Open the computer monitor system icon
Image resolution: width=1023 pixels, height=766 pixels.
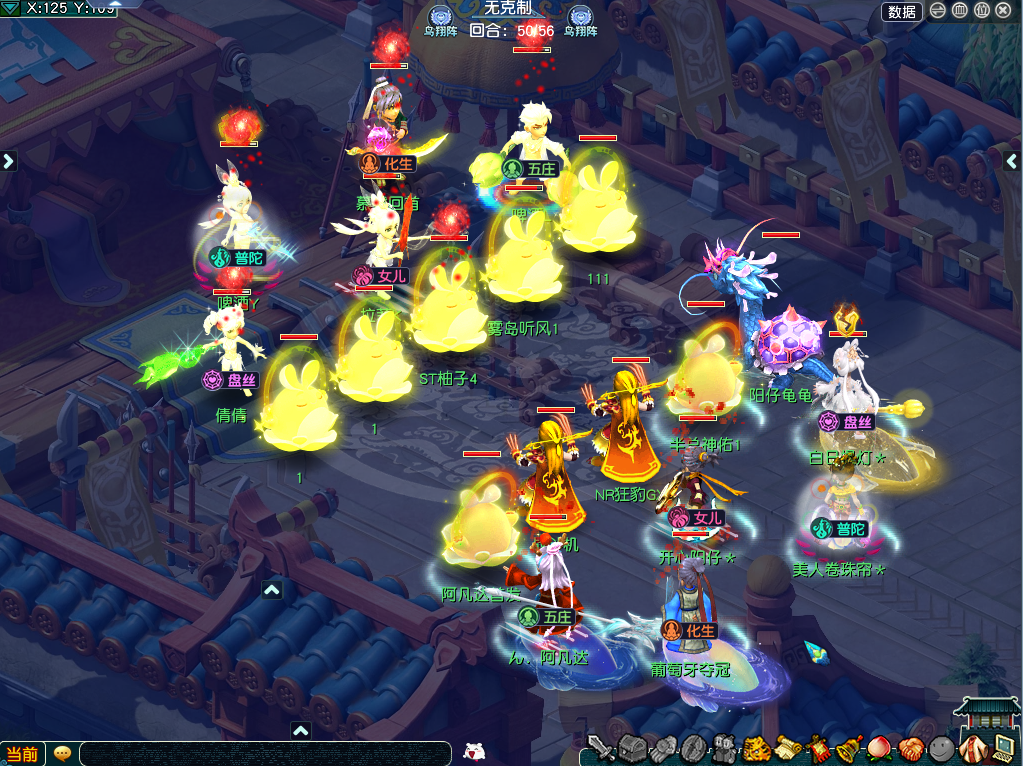1003,747
